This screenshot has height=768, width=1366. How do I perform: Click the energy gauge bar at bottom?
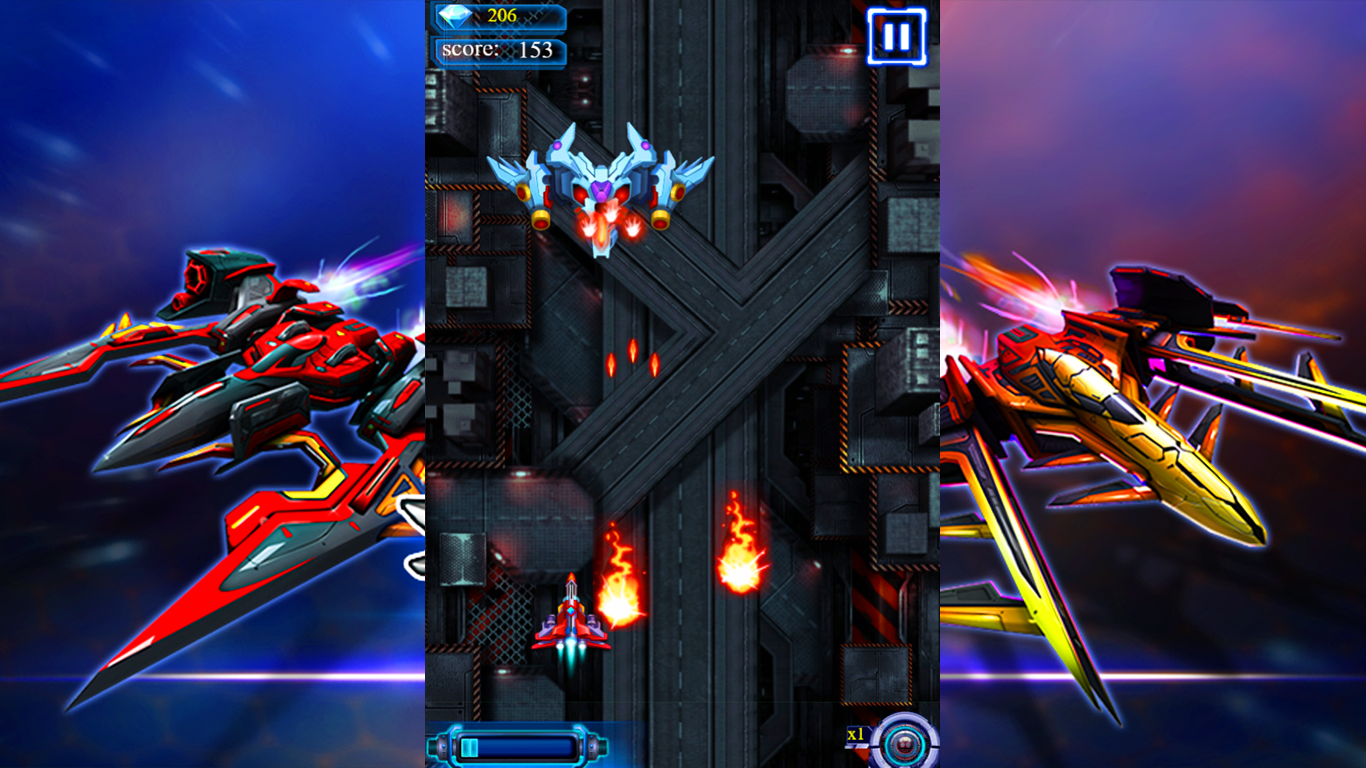(x=520, y=744)
